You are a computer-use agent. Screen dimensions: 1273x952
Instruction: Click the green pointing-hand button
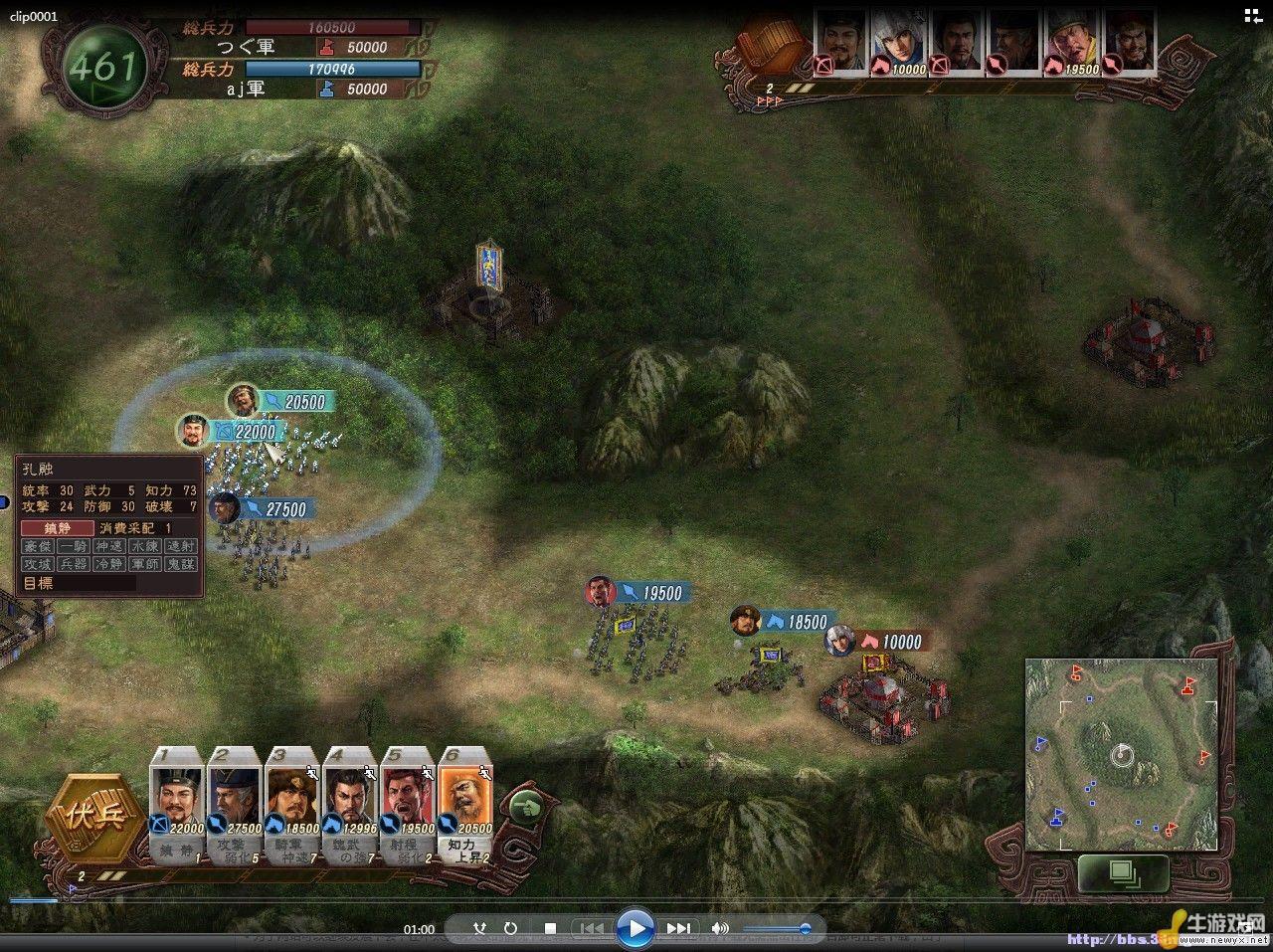526,806
